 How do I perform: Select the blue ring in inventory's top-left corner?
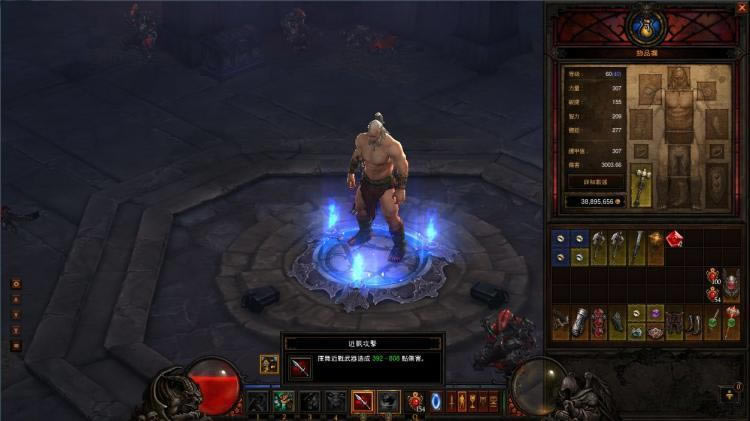click(x=561, y=239)
